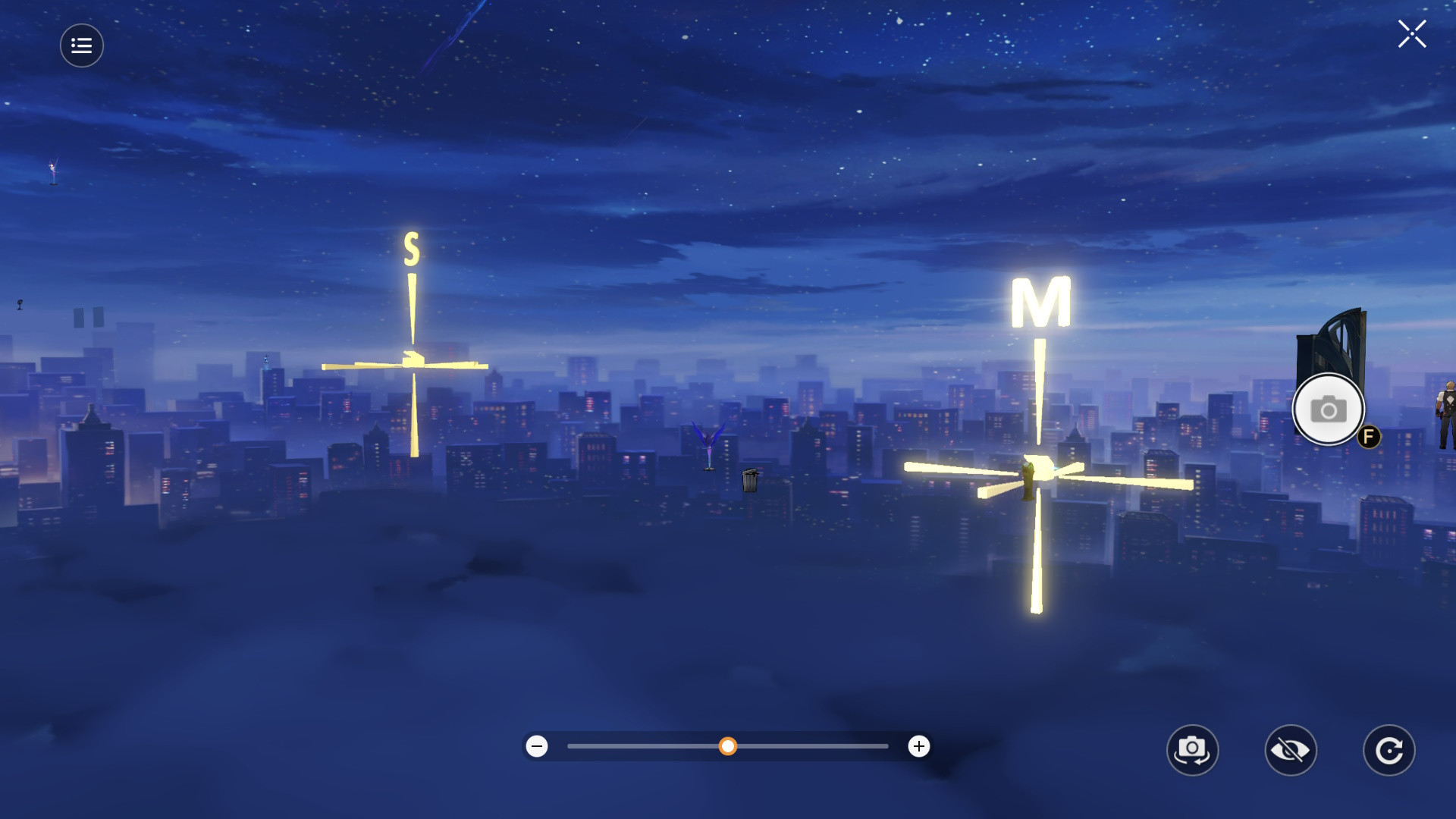Zoom in using the plus icon
Image resolution: width=1456 pixels, height=819 pixels.
point(918,746)
